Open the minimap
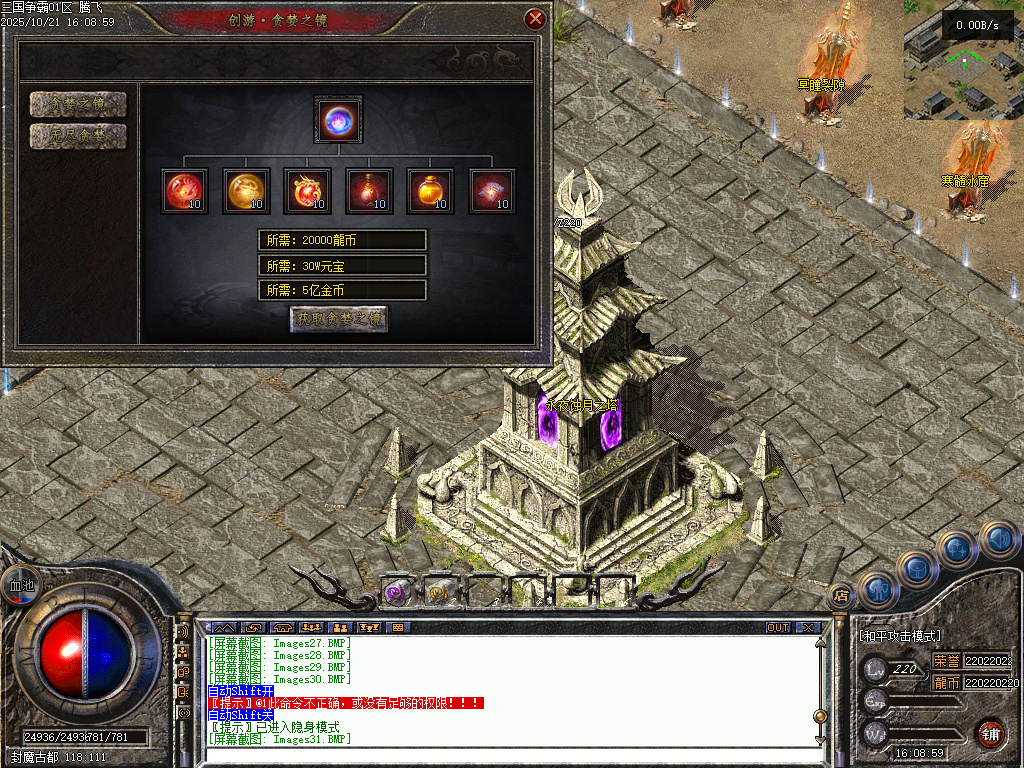 pos(963,60)
